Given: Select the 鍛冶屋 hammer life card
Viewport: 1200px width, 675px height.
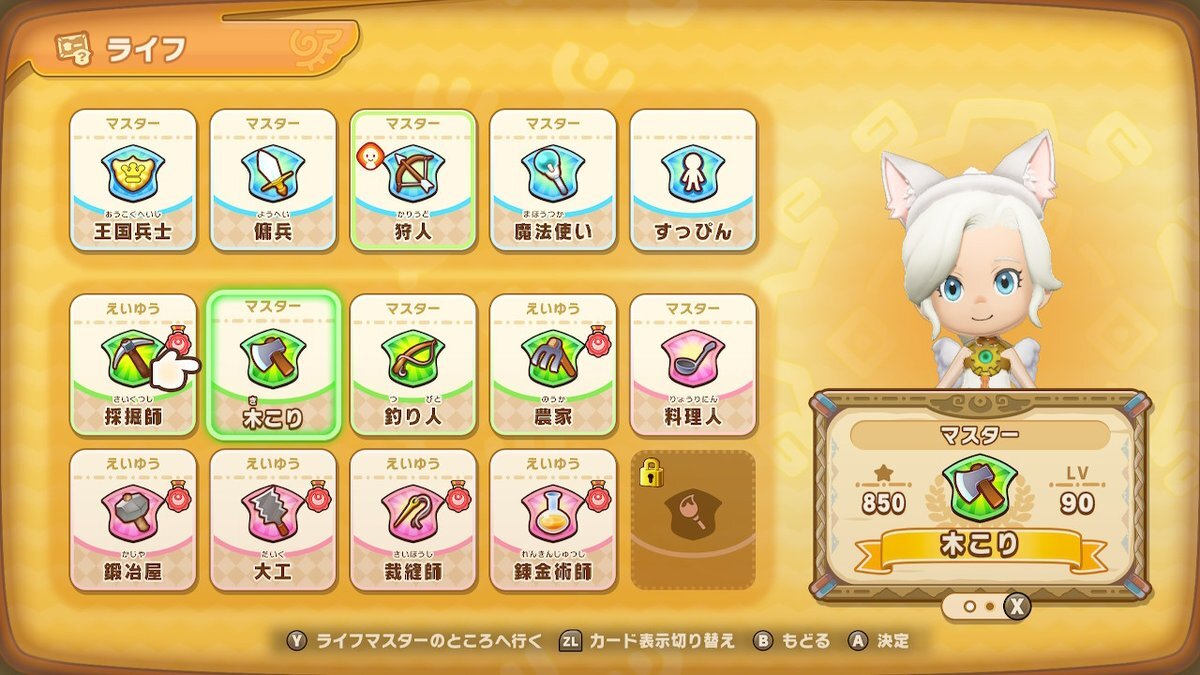Looking at the screenshot, I should (133, 520).
